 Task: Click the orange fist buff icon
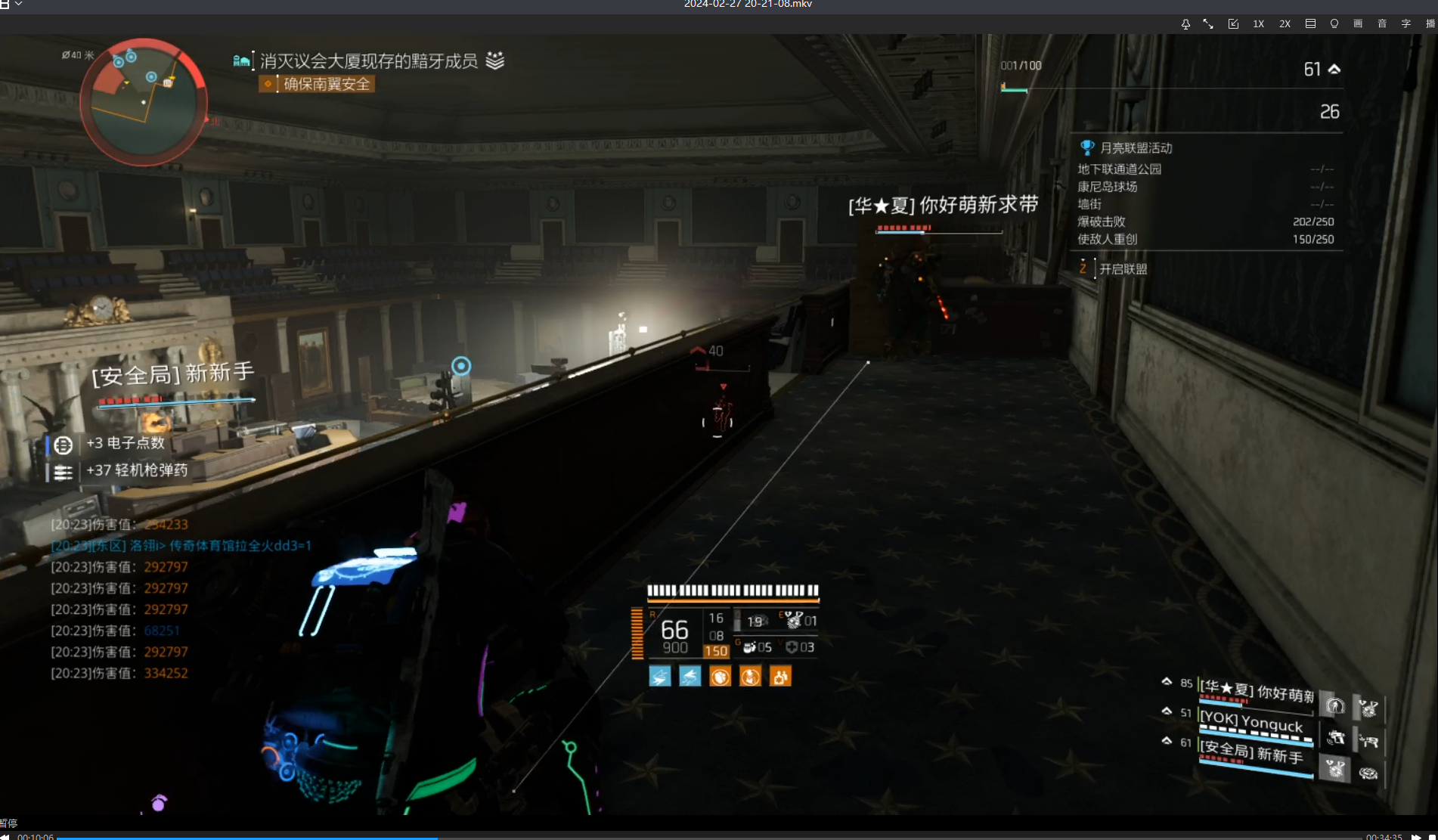coord(720,677)
